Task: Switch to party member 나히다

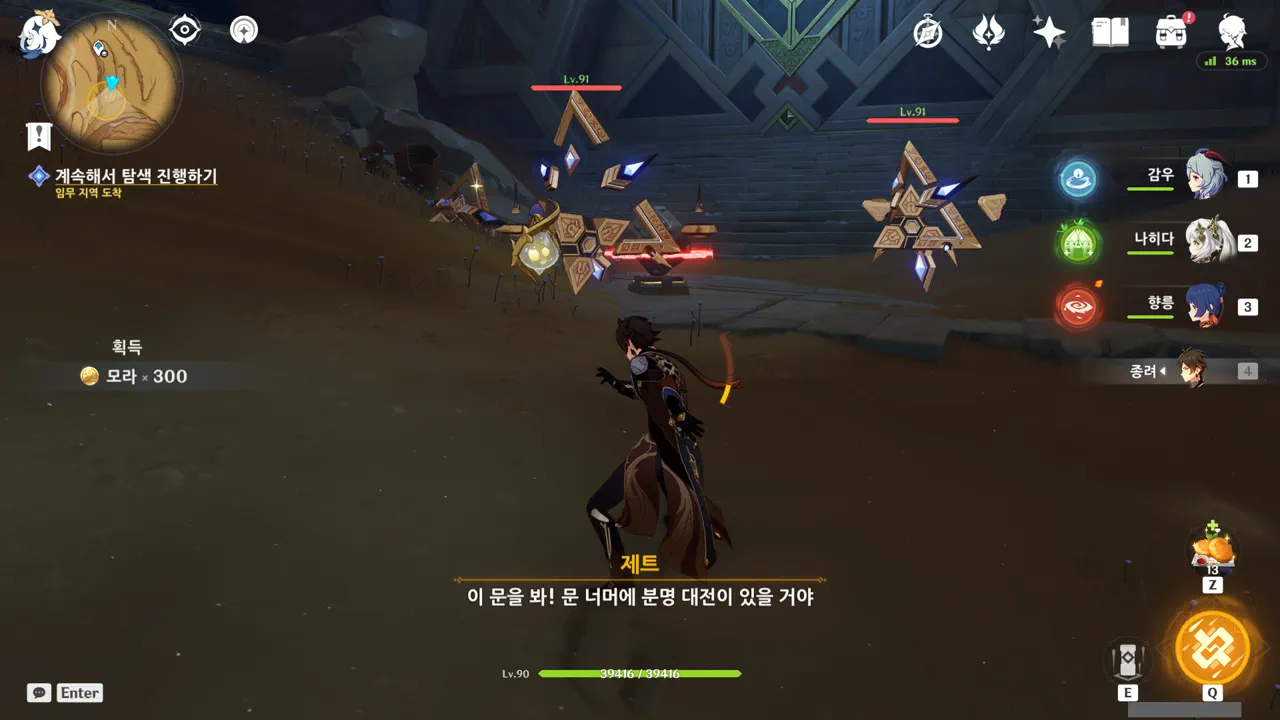Action: tap(1205, 241)
